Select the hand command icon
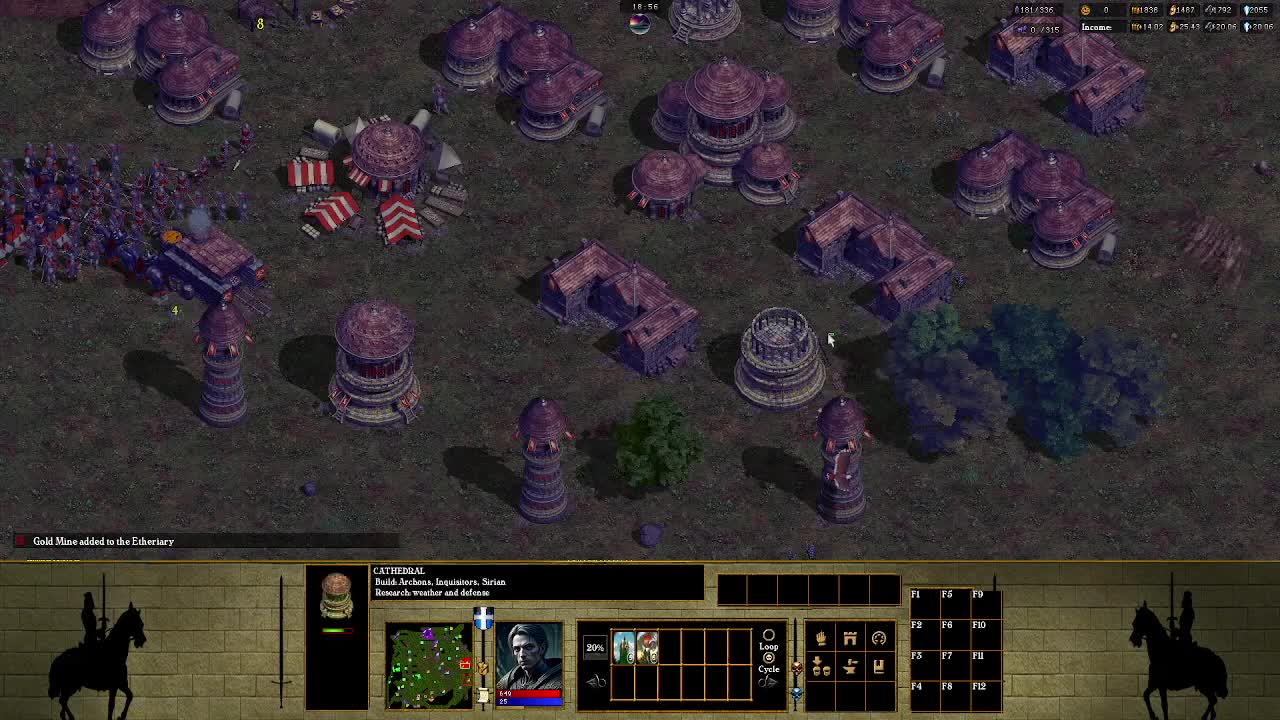The image size is (1280, 720). tap(821, 638)
